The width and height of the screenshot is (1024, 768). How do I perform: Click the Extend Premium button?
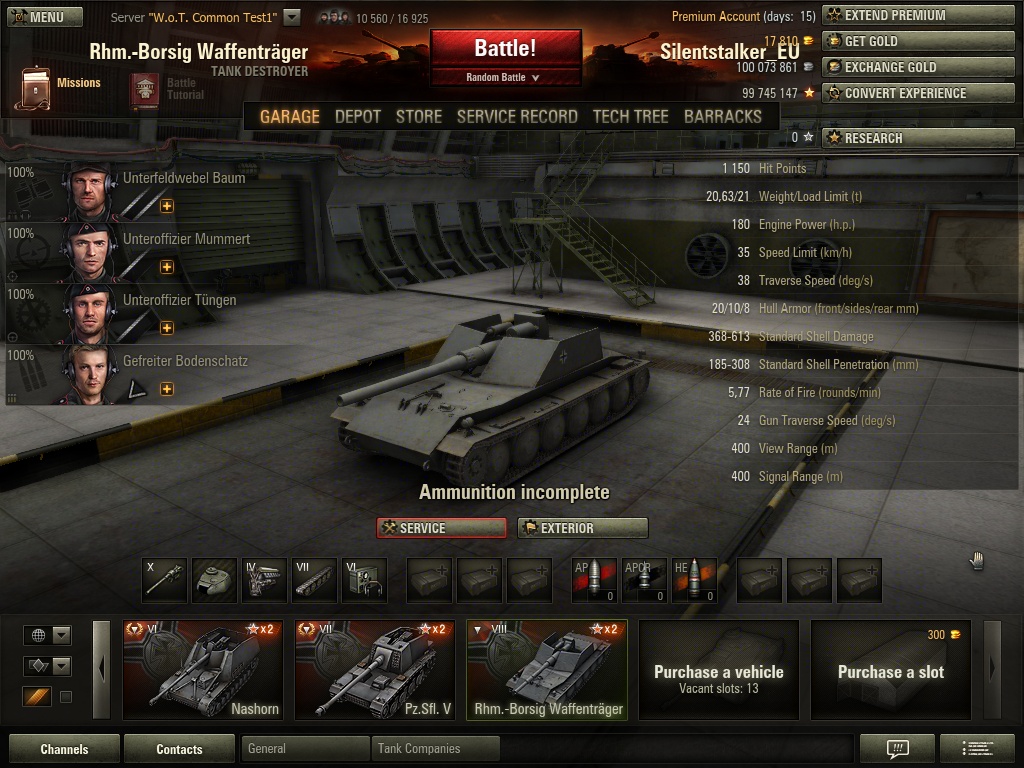pos(918,15)
